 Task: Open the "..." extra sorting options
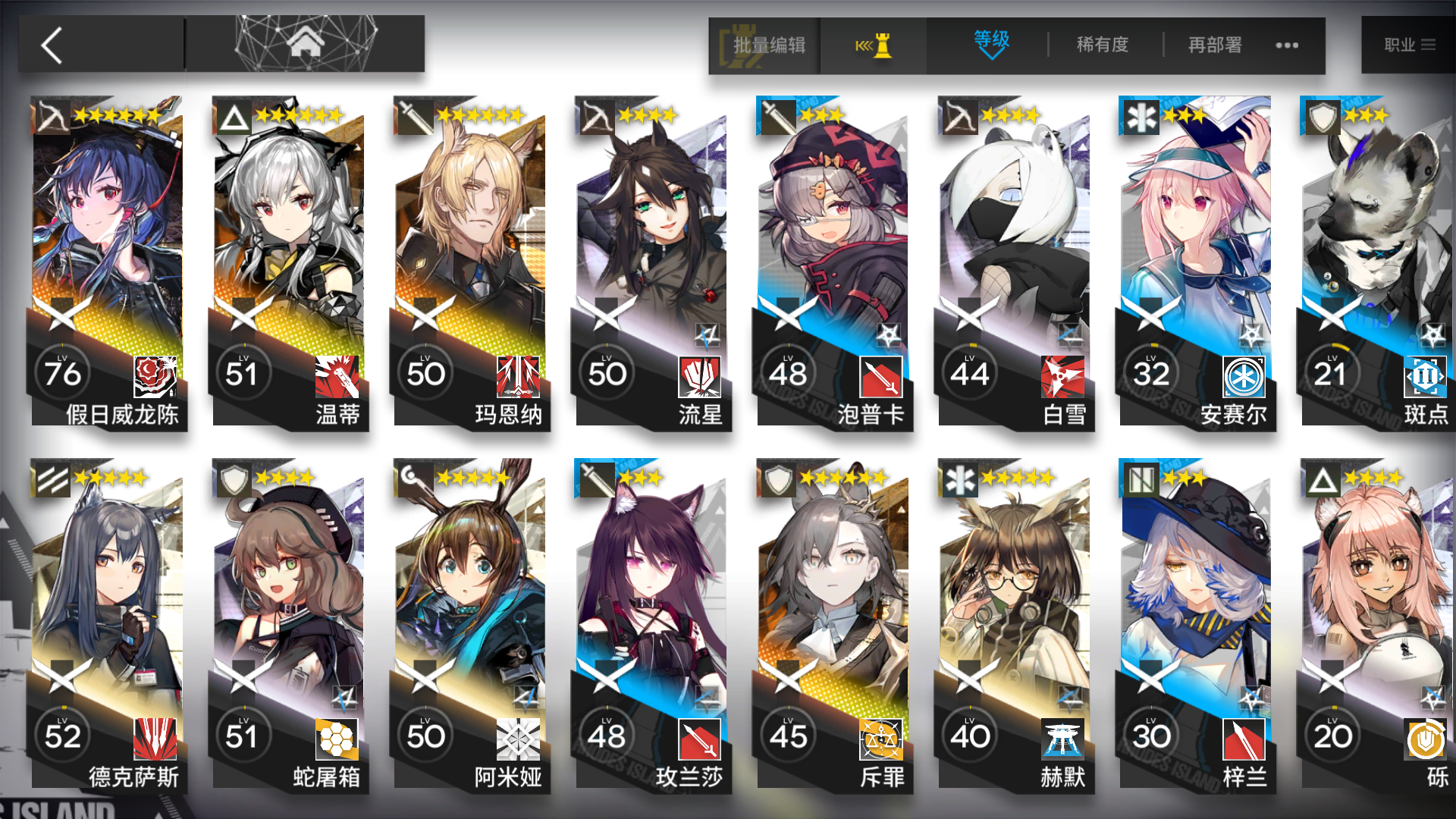[1285, 45]
